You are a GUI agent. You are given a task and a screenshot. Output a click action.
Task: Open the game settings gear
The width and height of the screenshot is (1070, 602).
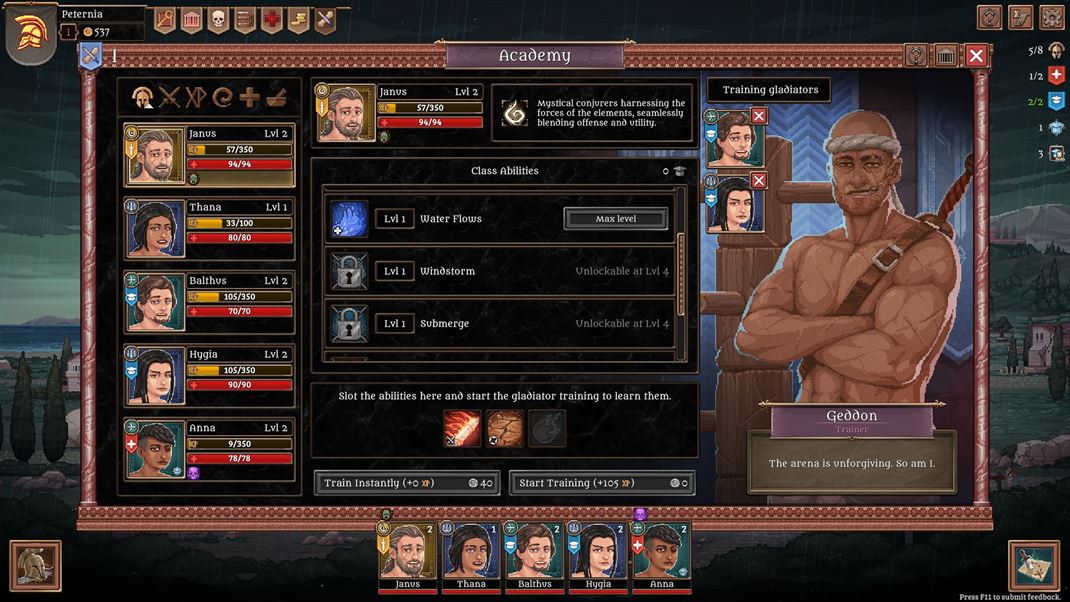click(x=1052, y=17)
